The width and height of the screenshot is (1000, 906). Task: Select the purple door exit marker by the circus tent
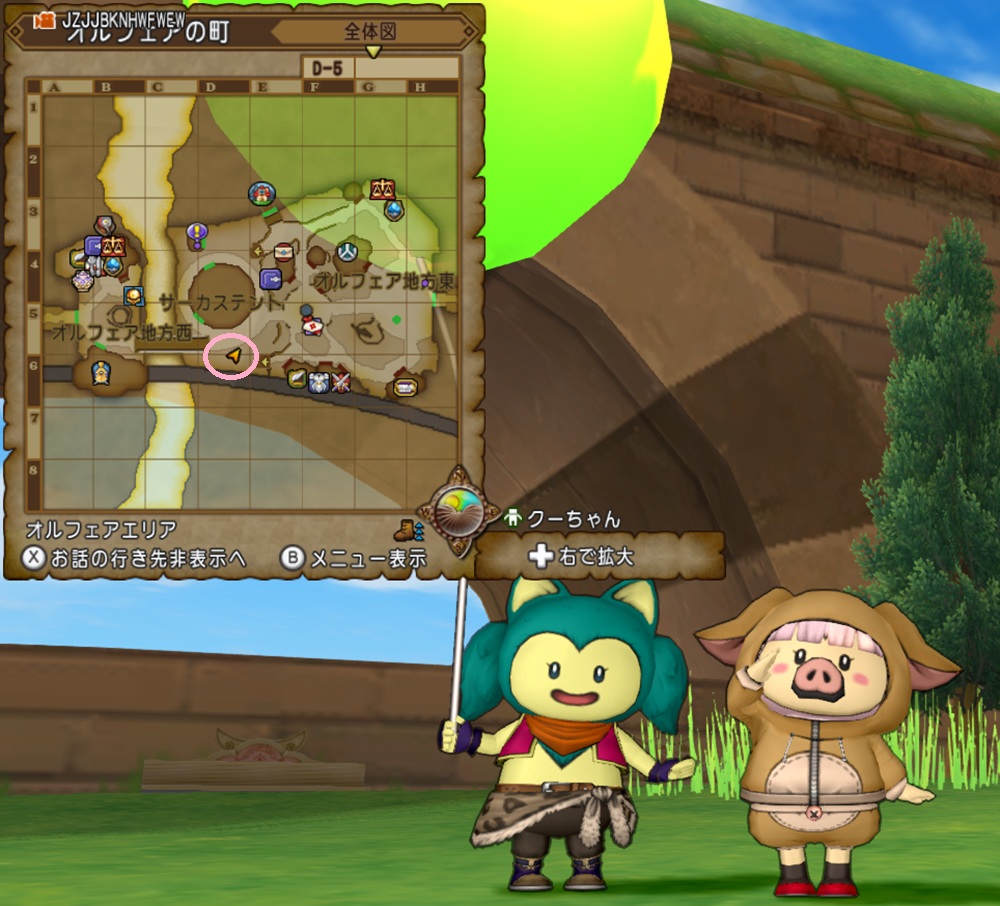point(271,278)
